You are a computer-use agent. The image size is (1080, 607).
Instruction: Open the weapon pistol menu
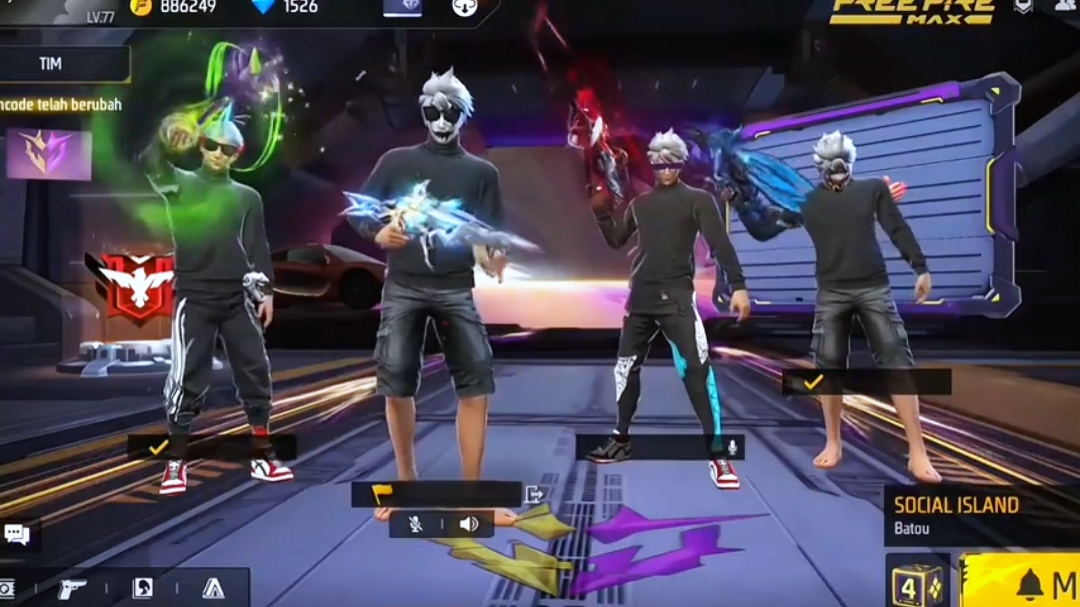72,589
